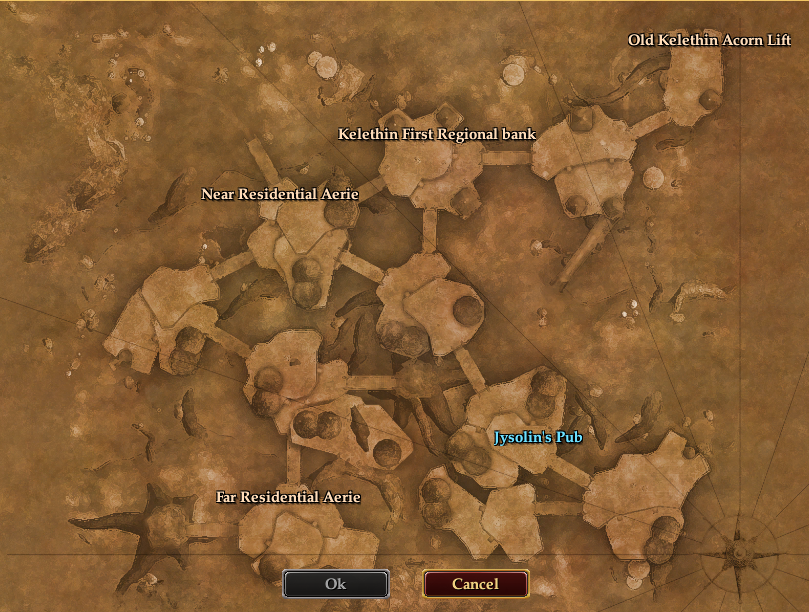This screenshot has height=612, width=809.
Task: Choose the Far Residential Aerie location
Action: point(288,497)
